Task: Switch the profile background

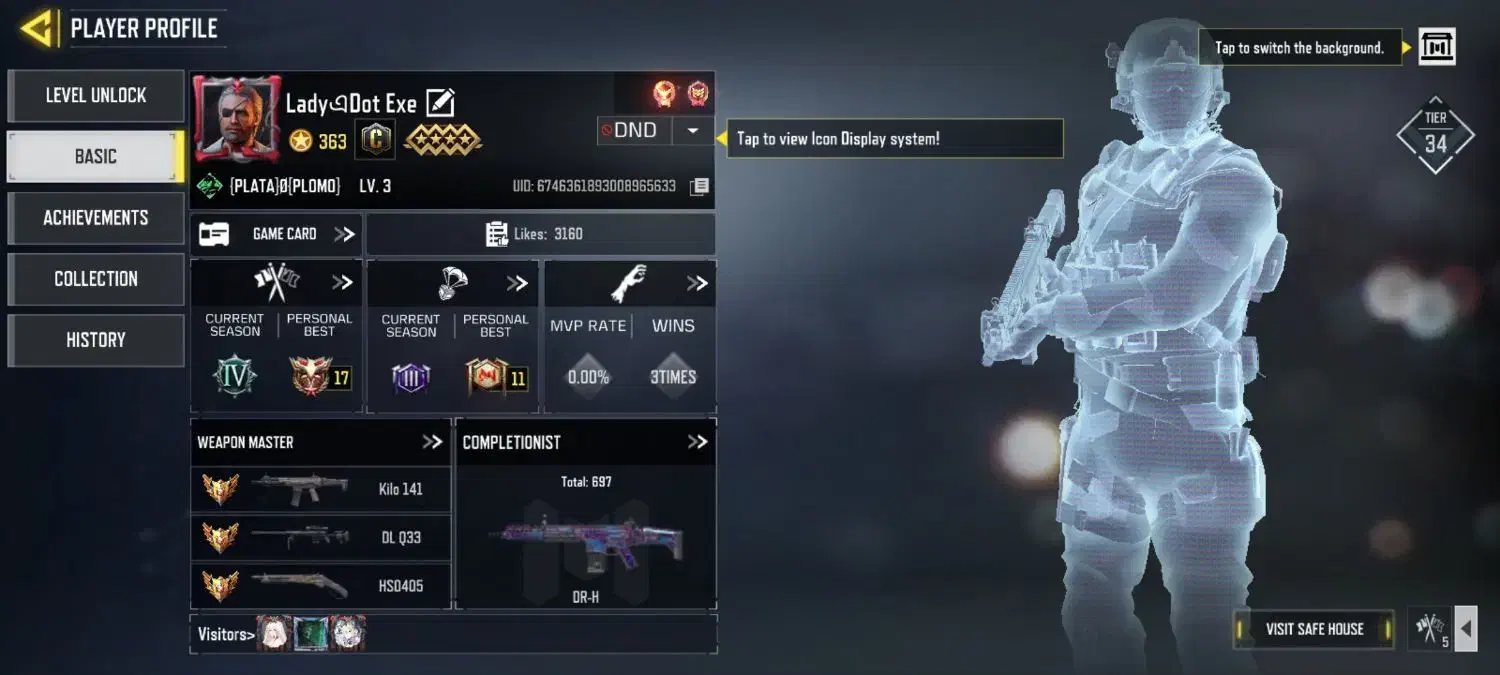Action: (1437, 47)
